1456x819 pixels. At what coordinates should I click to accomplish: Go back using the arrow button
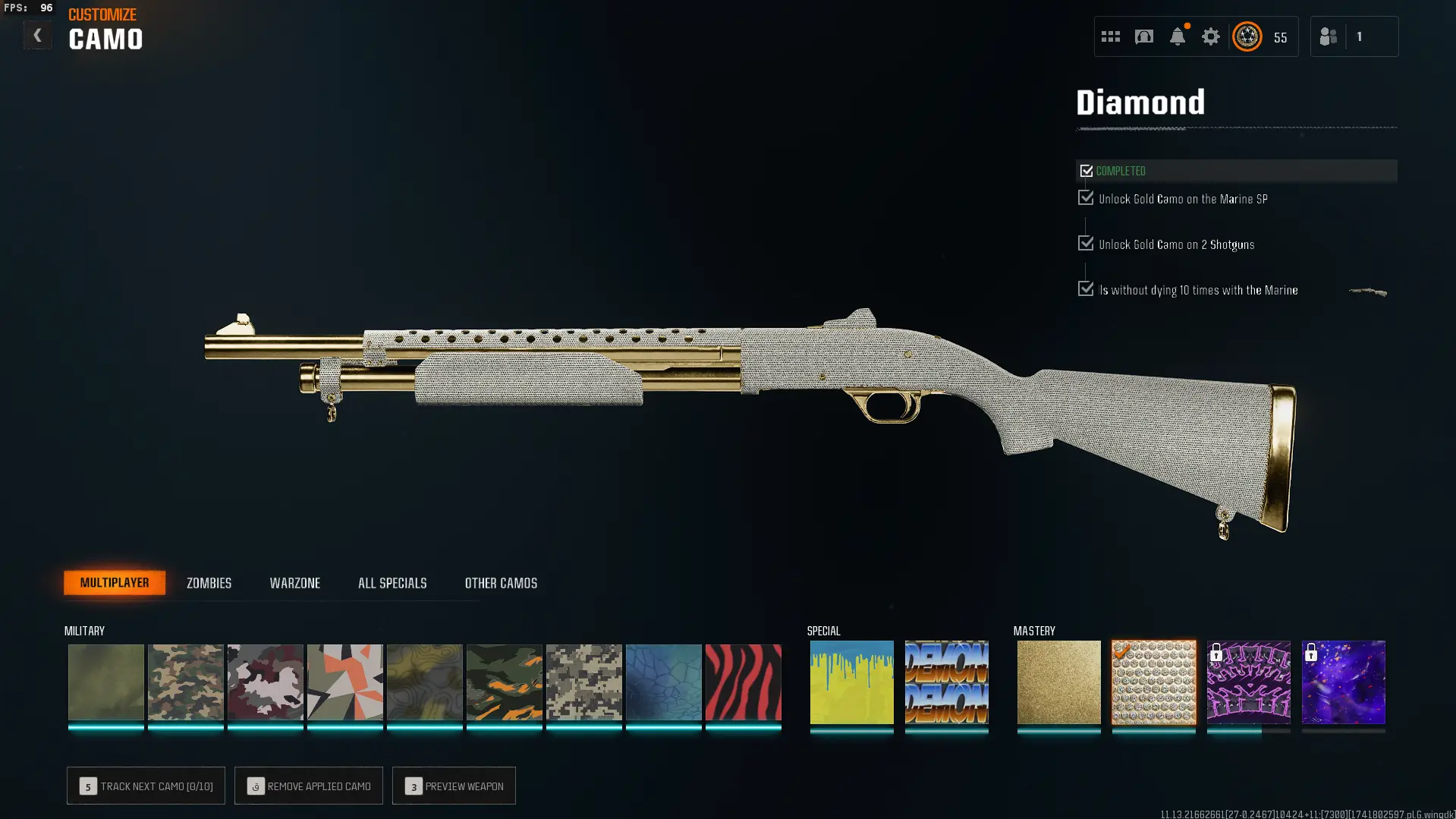[x=37, y=35]
